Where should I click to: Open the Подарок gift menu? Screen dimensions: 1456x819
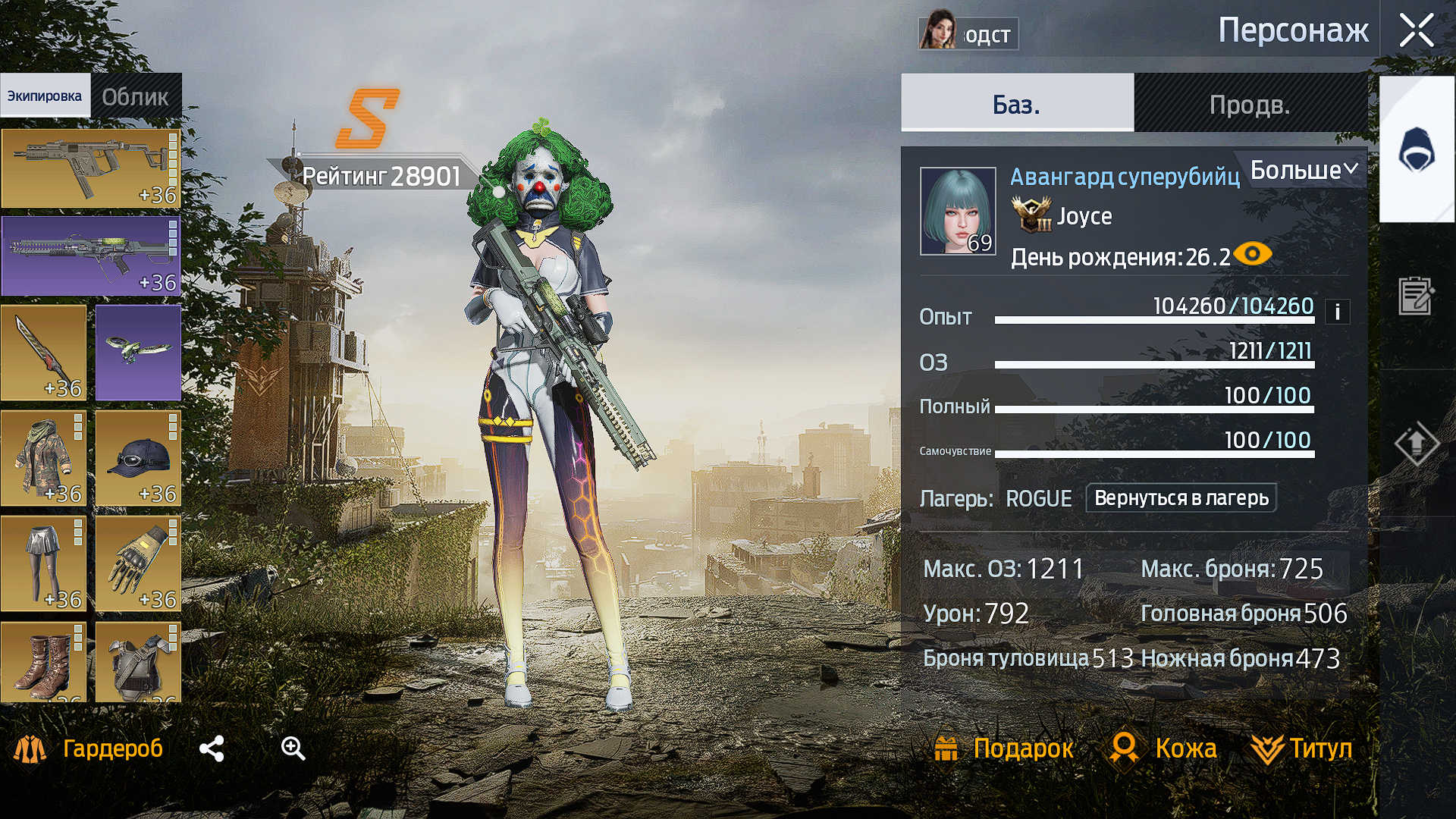click(1004, 748)
